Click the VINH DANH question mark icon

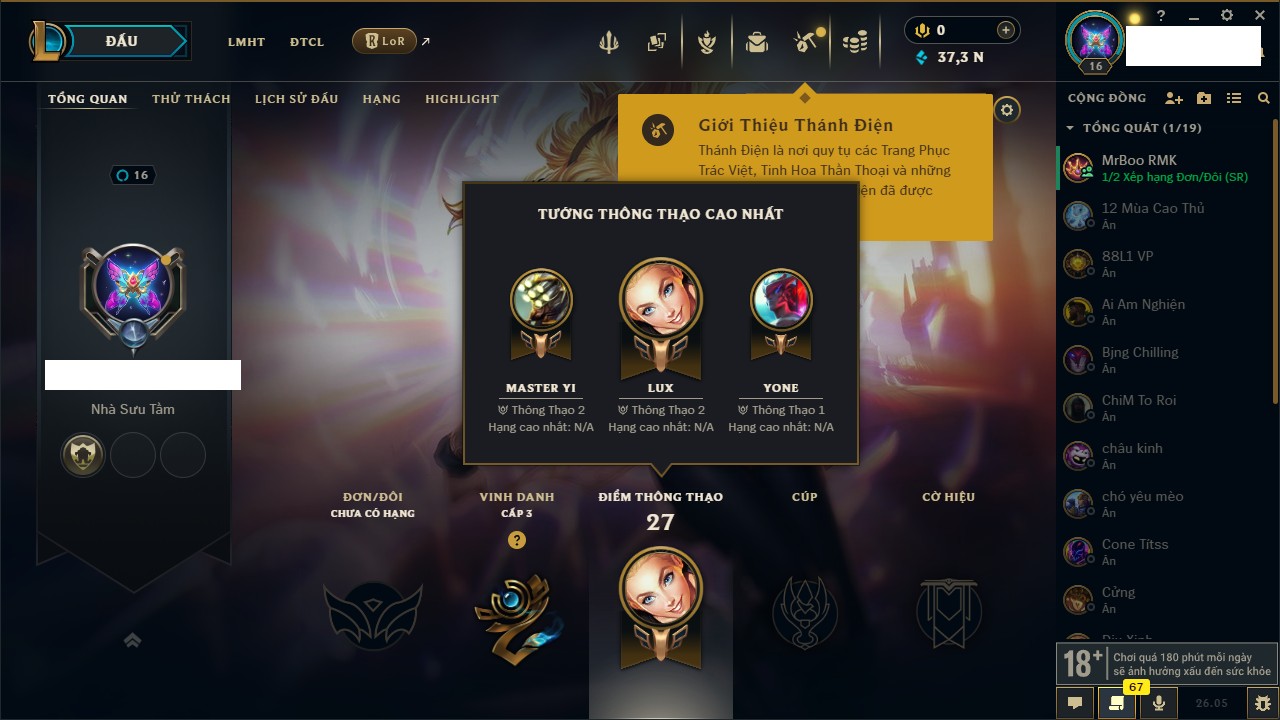tap(516, 540)
